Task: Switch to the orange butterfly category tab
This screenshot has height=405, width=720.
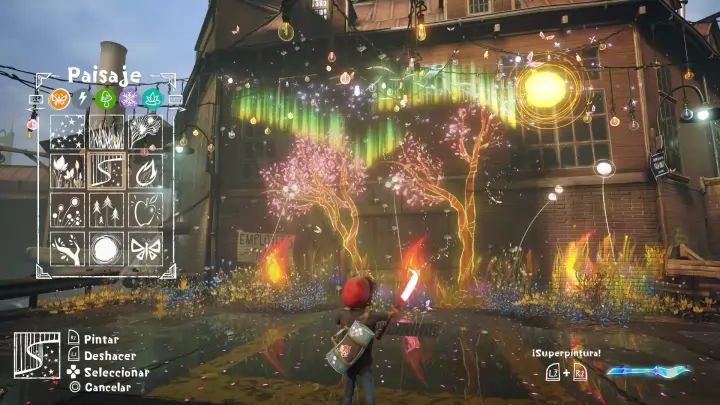Action: coord(59,98)
